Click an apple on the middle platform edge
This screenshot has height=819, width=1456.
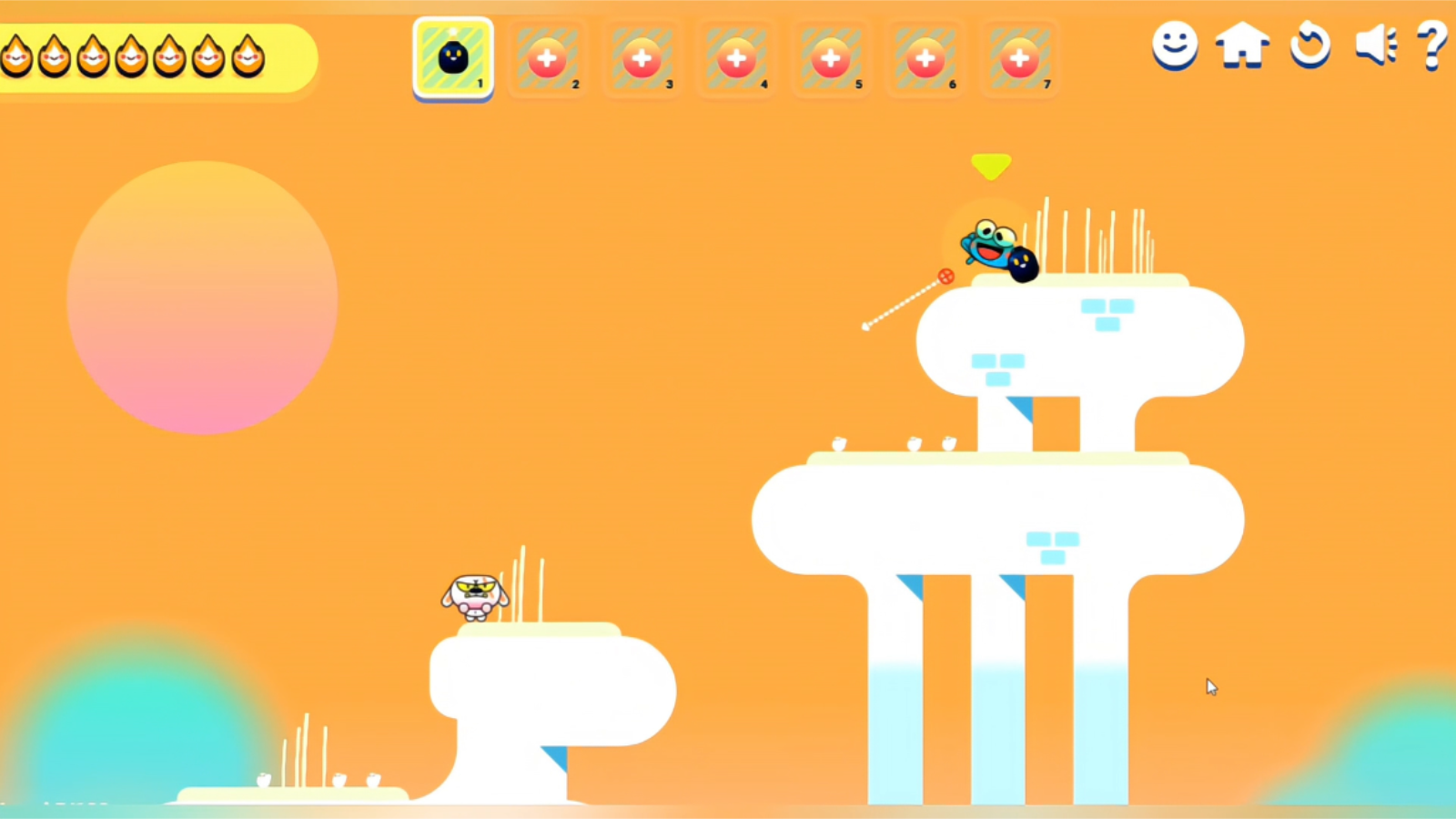pos(837,446)
